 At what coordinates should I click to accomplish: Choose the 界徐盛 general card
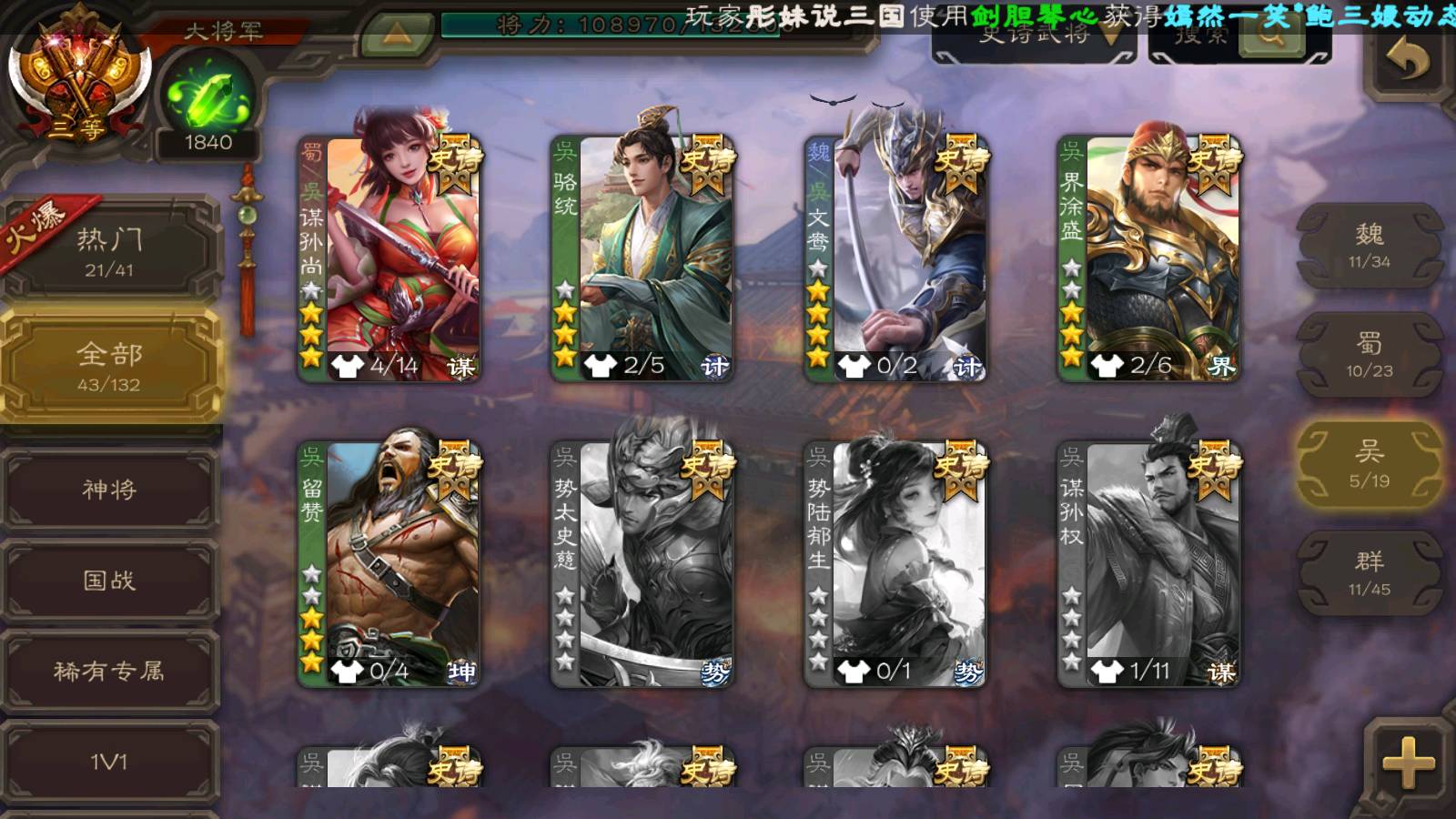click(1149, 259)
